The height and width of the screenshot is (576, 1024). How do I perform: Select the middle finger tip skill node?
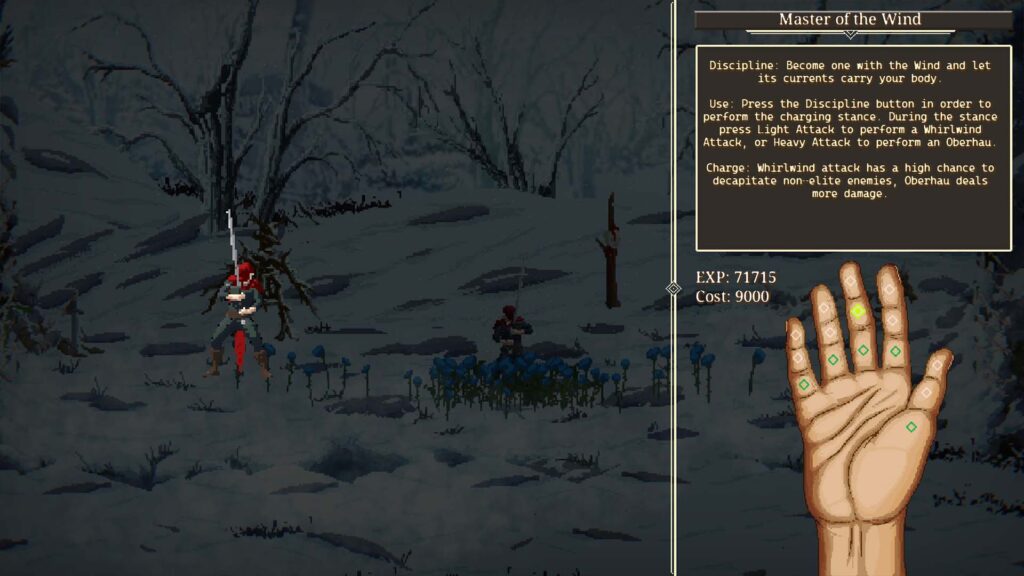click(851, 281)
